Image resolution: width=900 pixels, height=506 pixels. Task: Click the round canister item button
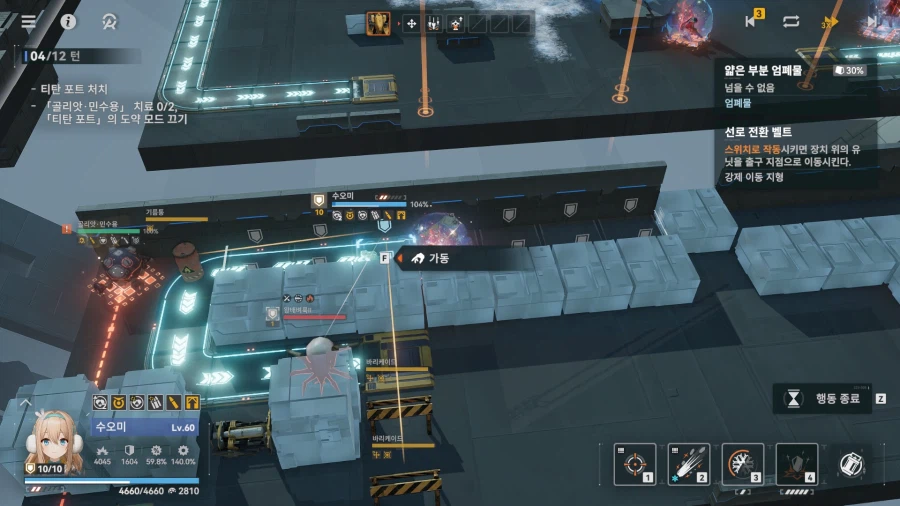click(x=851, y=463)
